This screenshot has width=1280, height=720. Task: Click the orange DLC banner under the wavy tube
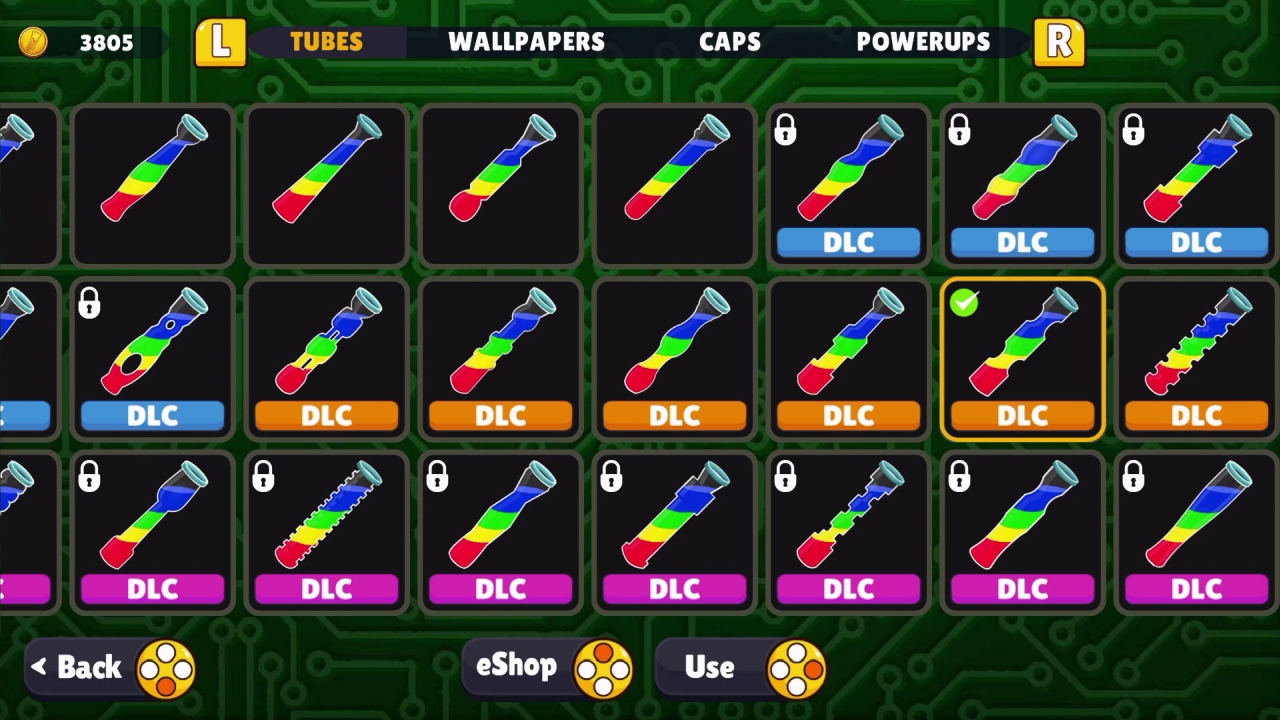(674, 416)
